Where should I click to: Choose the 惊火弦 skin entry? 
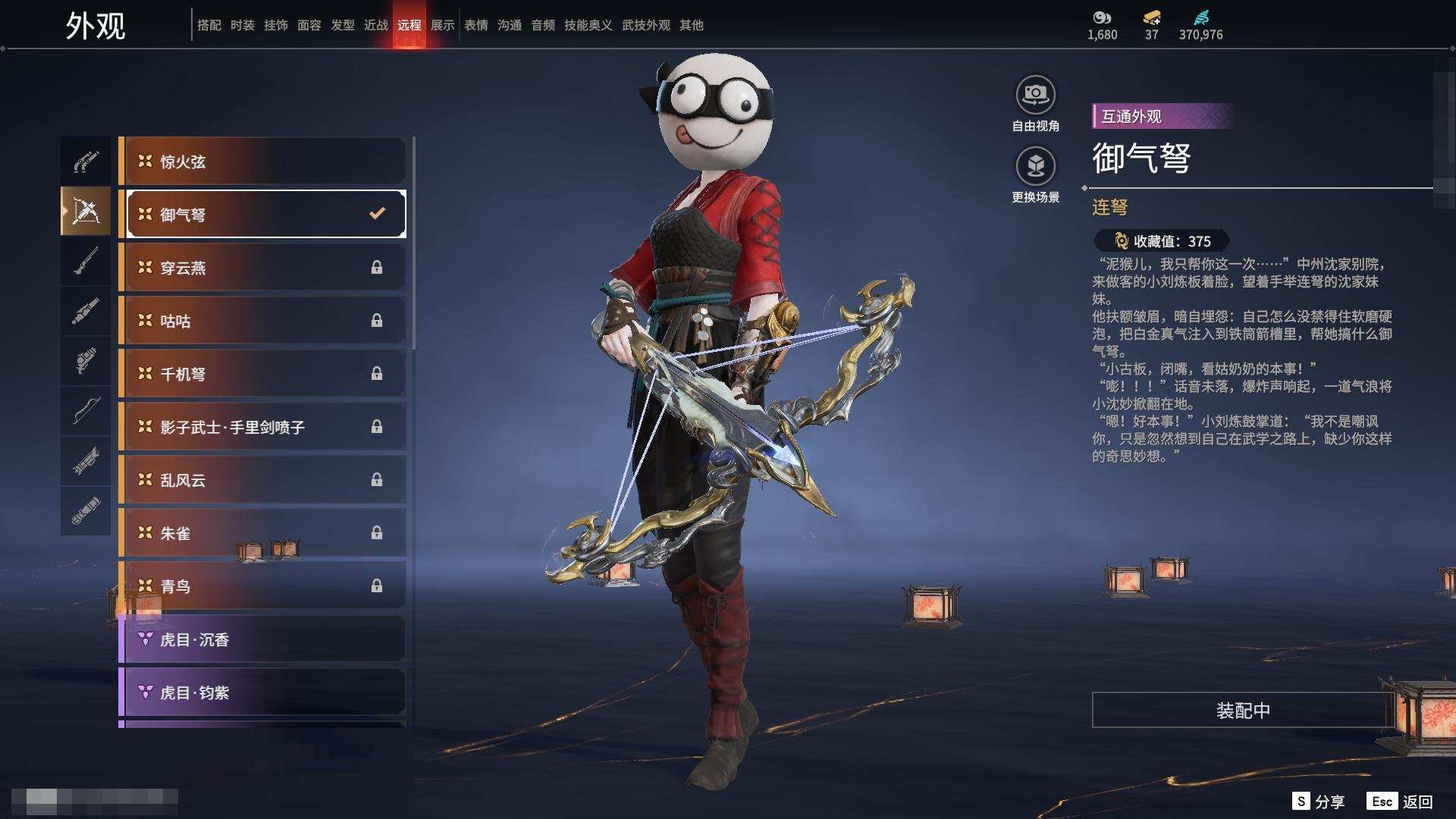coord(262,162)
